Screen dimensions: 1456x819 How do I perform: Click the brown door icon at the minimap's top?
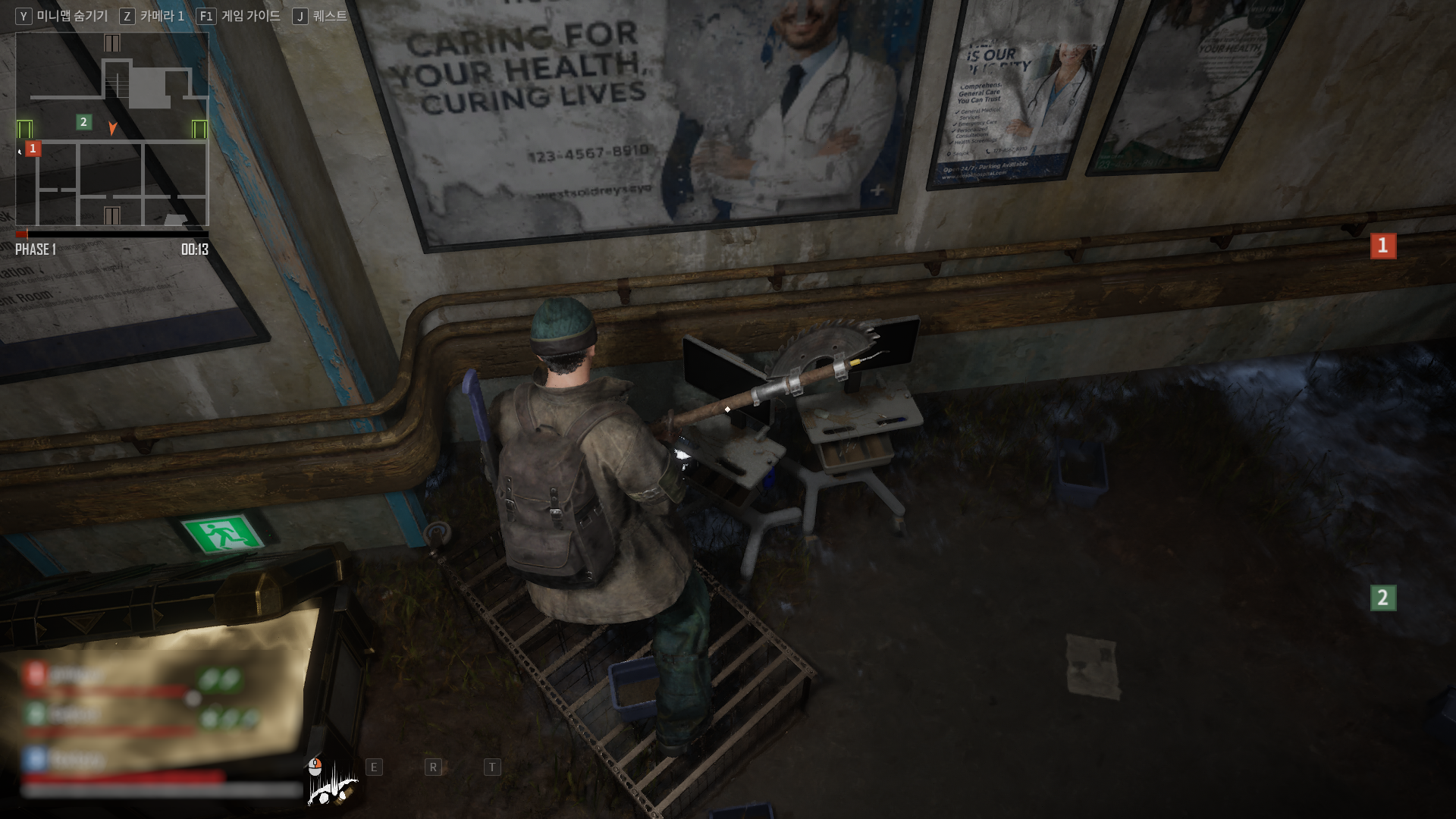tap(112, 43)
